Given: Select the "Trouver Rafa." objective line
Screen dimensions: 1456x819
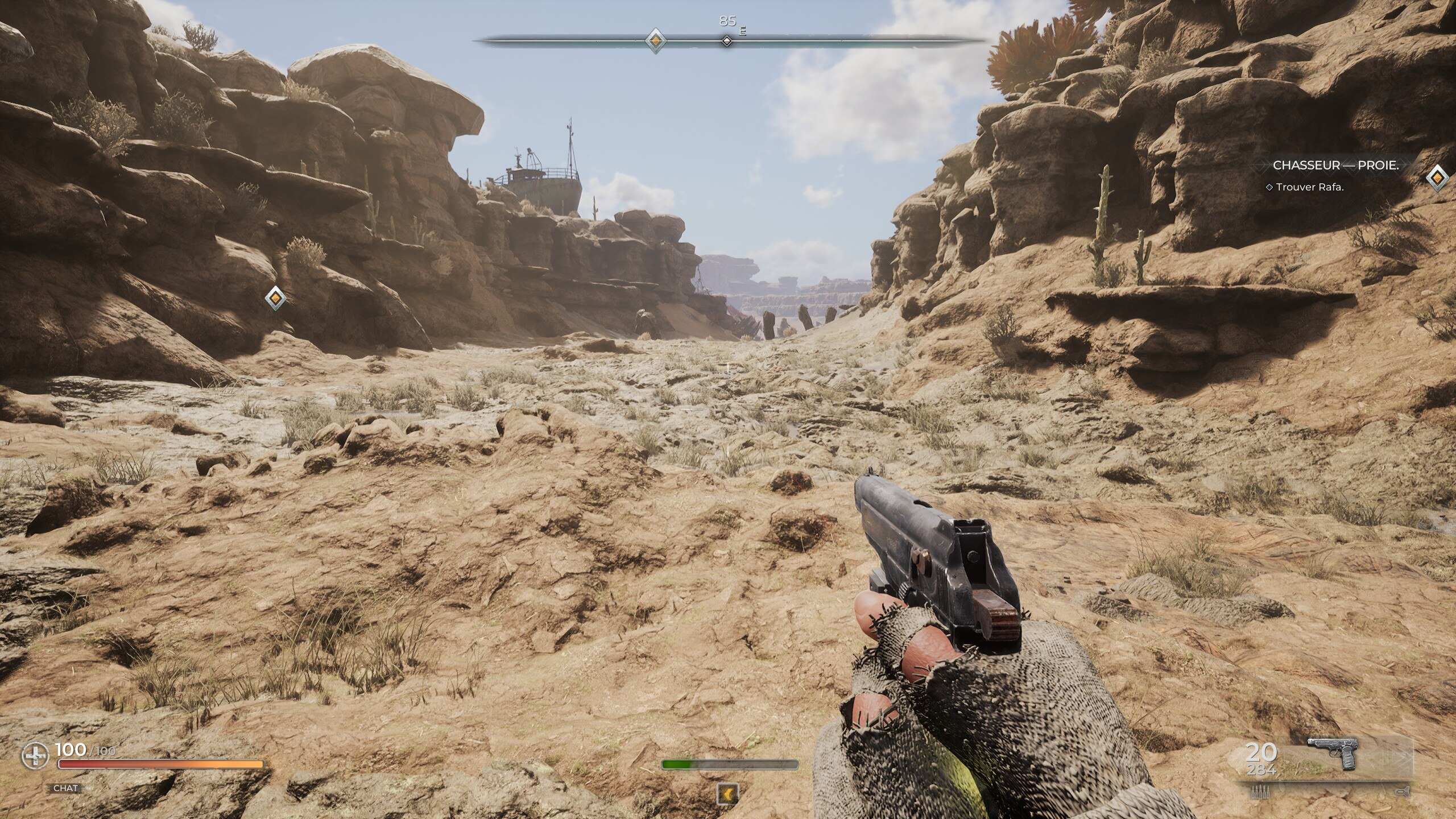Looking at the screenshot, I should (1309, 187).
